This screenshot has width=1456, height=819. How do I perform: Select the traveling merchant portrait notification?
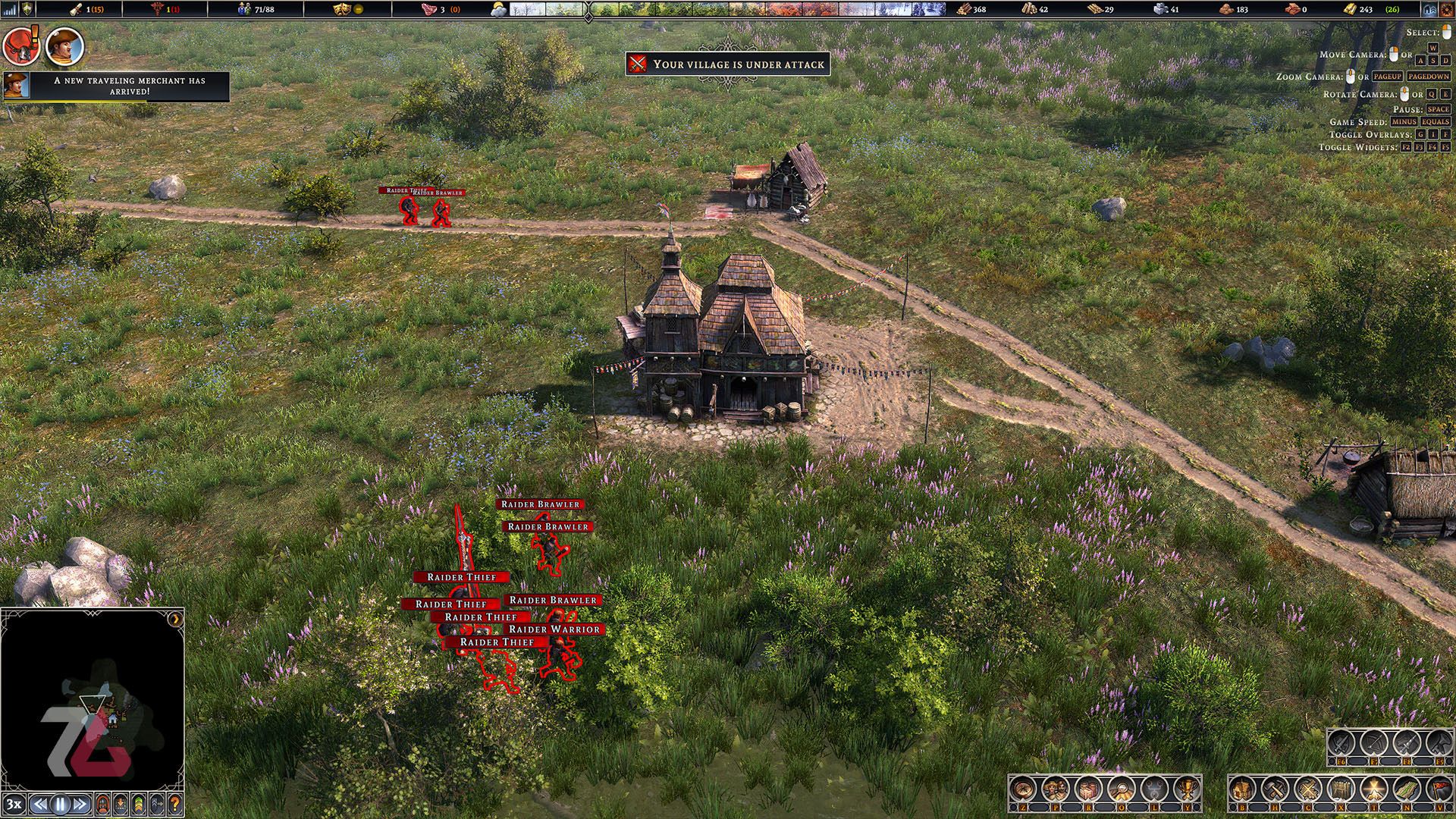[64, 46]
